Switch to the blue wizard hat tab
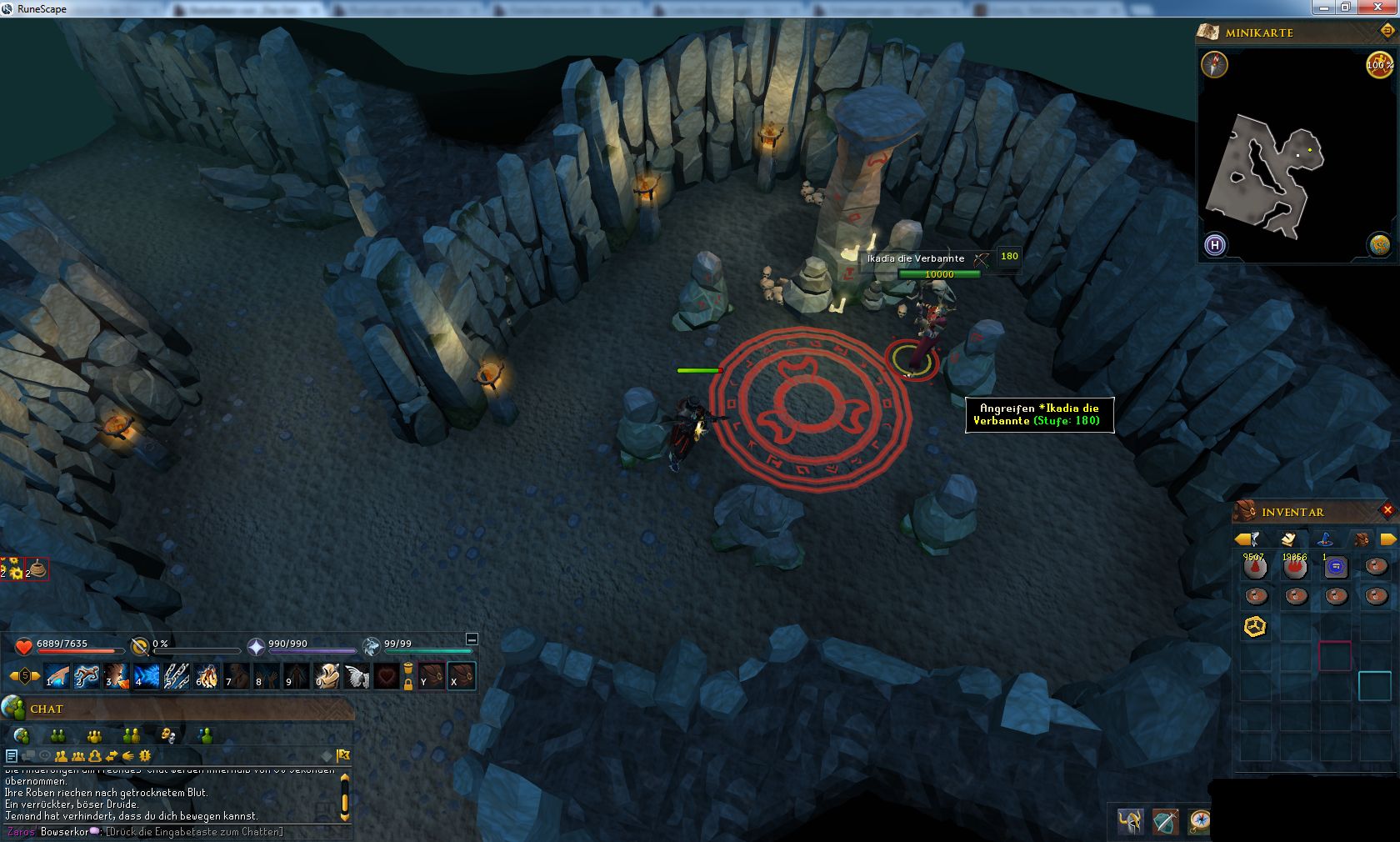 point(1324,539)
